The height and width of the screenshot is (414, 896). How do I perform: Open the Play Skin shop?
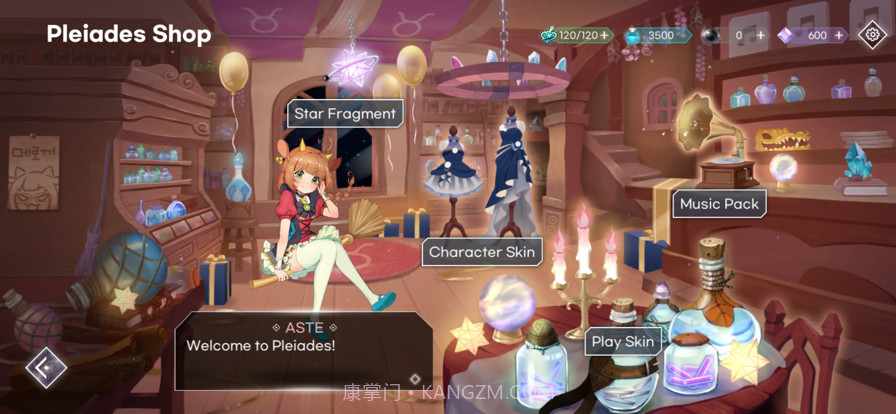(x=622, y=342)
